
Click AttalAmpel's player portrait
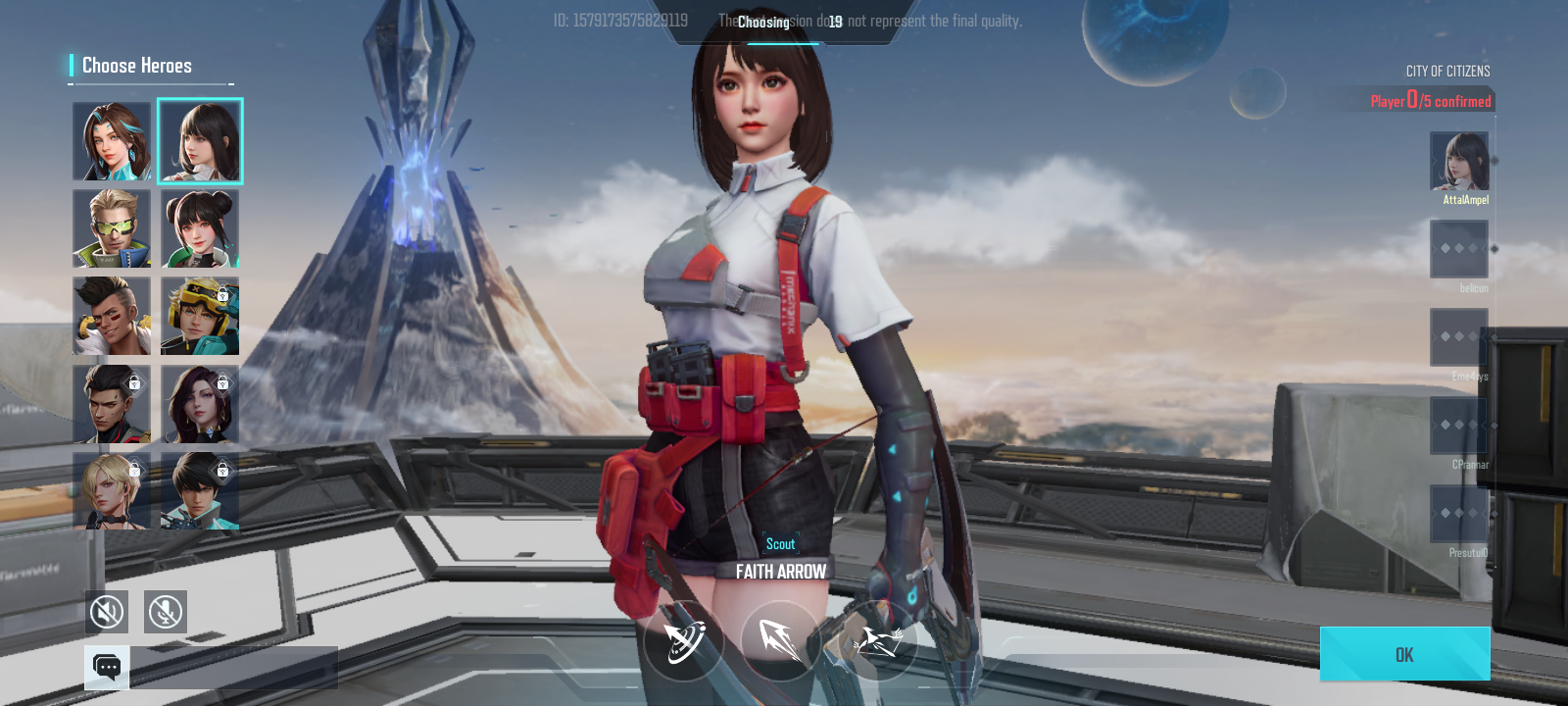click(1459, 162)
